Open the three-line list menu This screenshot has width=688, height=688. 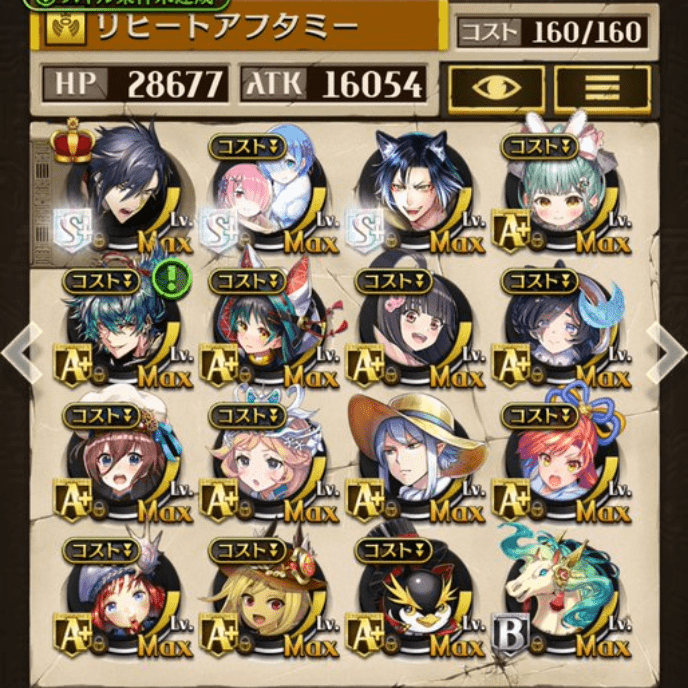point(602,90)
